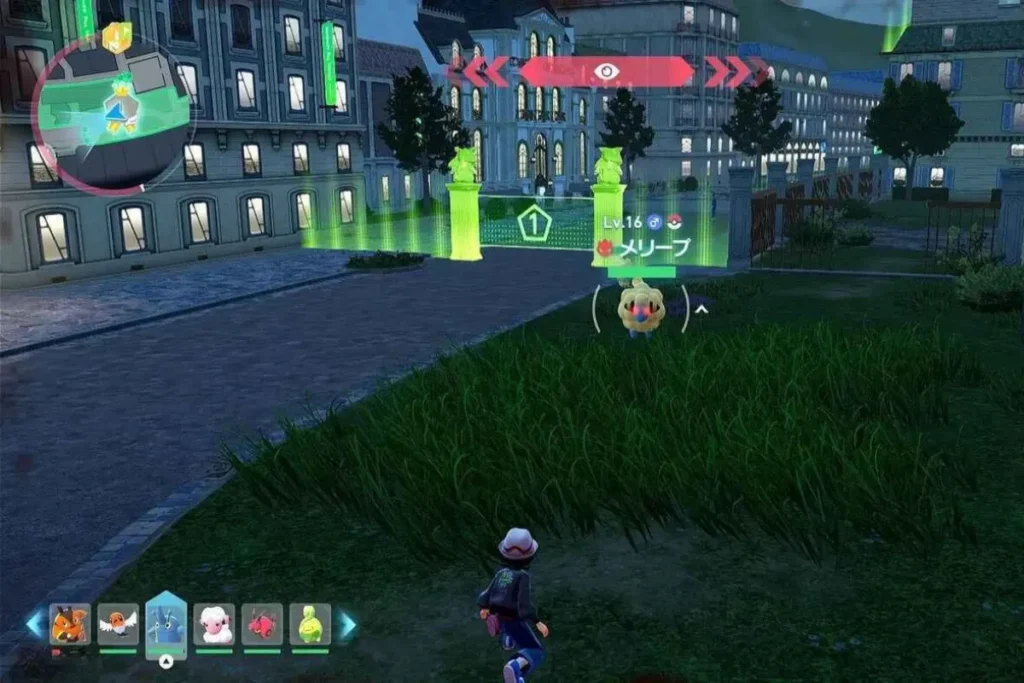The image size is (1024, 683).
Task: Pick the white fluffy Flaaffy party slot
Action: tap(214, 624)
